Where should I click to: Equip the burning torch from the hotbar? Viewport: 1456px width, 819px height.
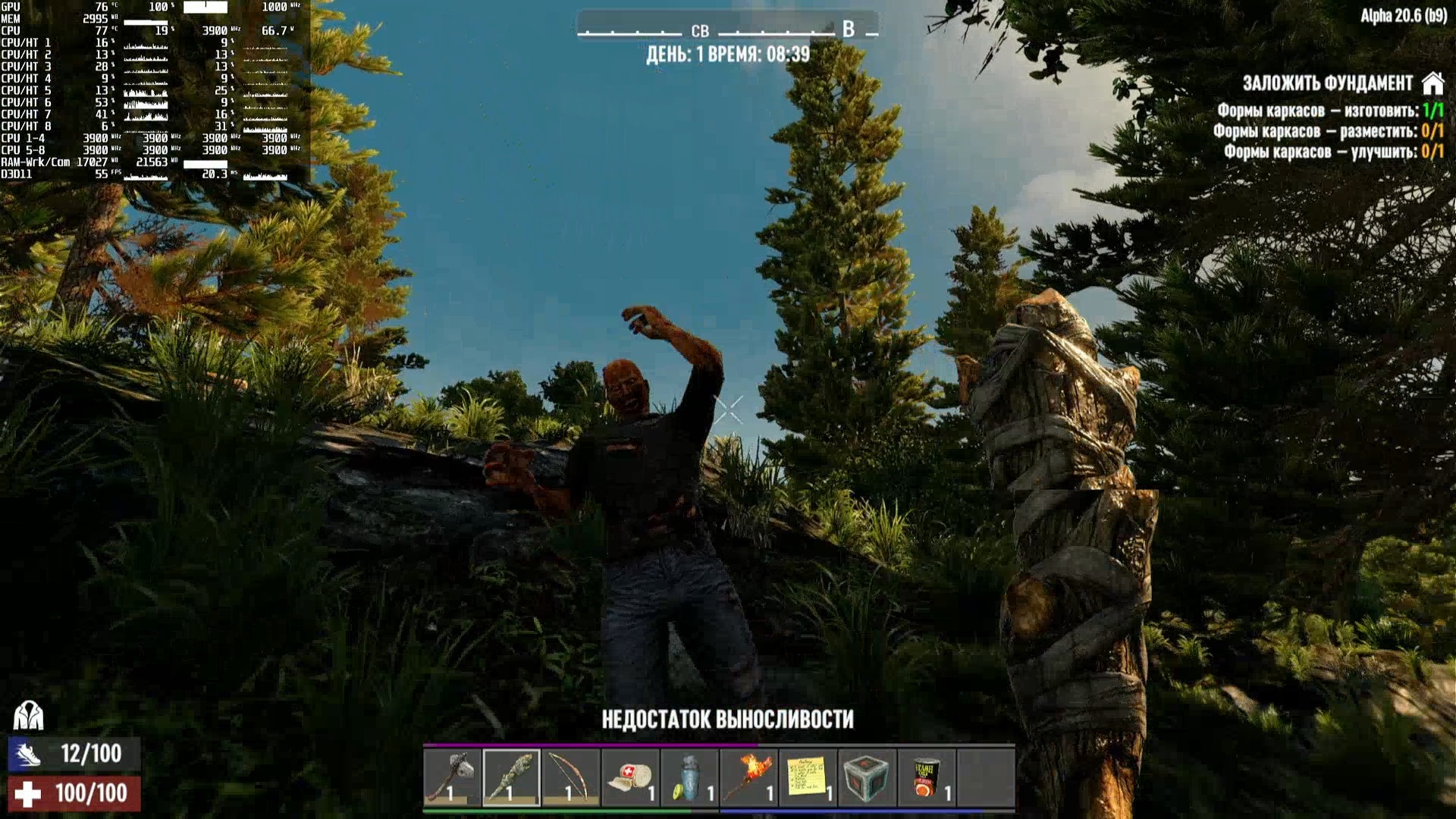point(748,777)
